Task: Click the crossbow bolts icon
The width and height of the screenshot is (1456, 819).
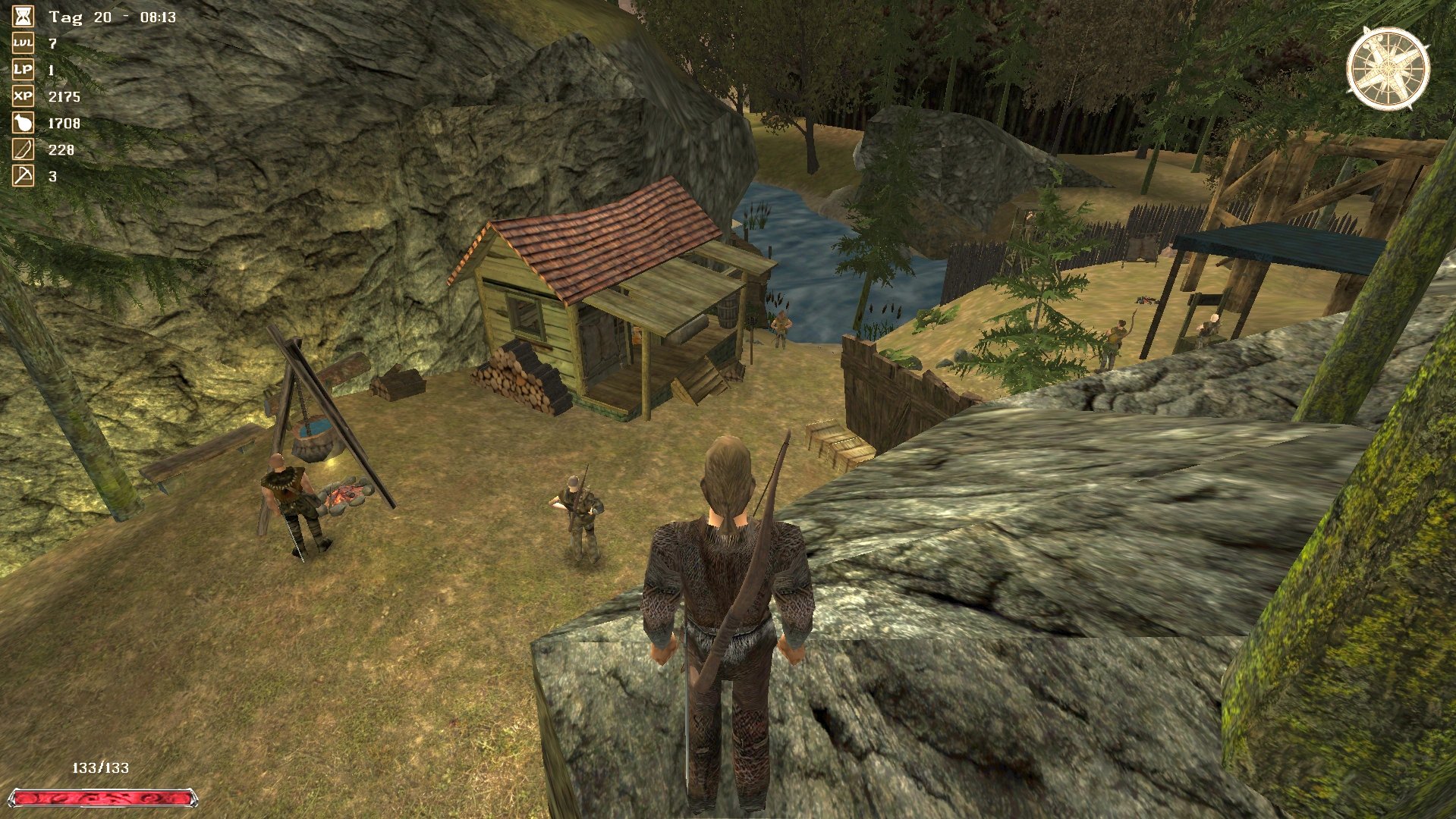Action: [x=23, y=176]
